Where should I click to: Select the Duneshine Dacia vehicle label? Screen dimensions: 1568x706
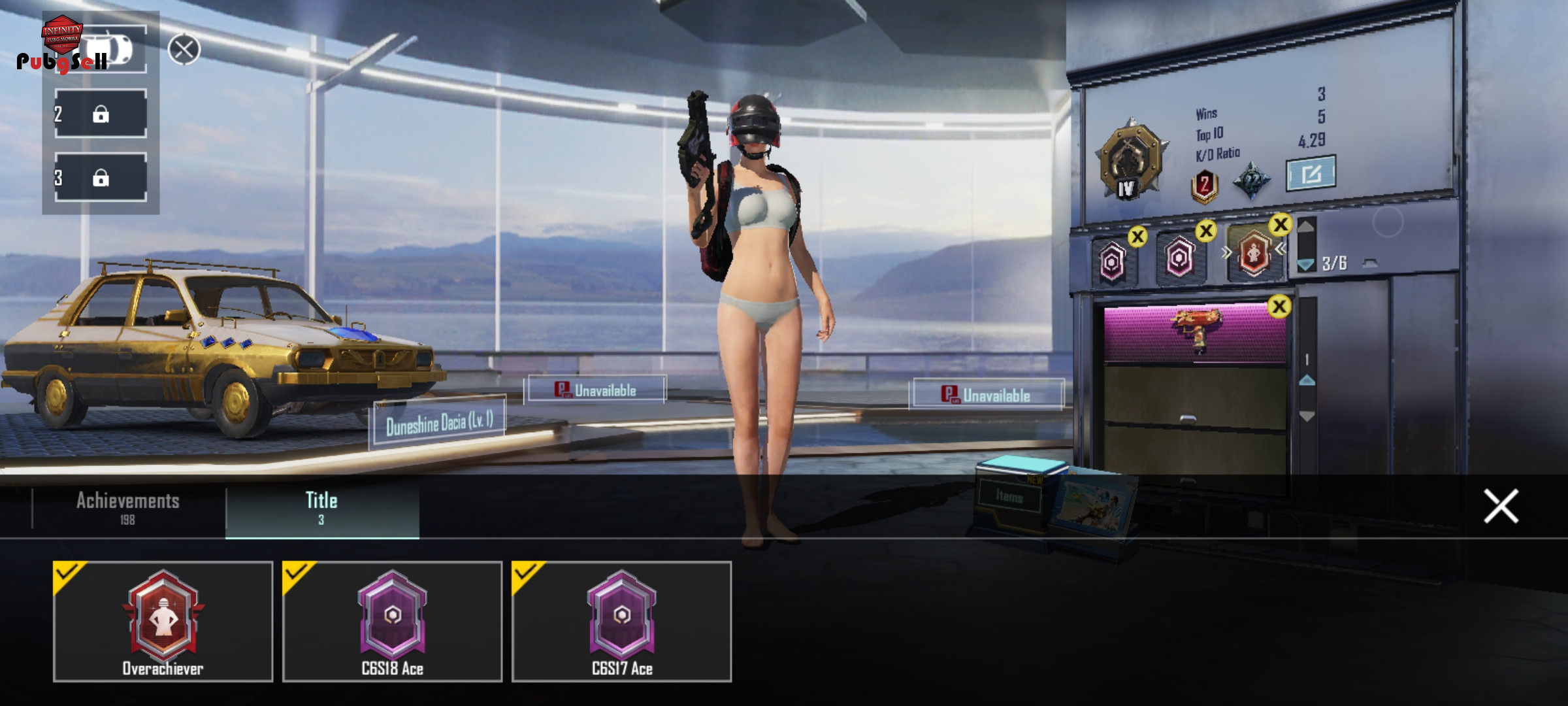click(x=438, y=424)
